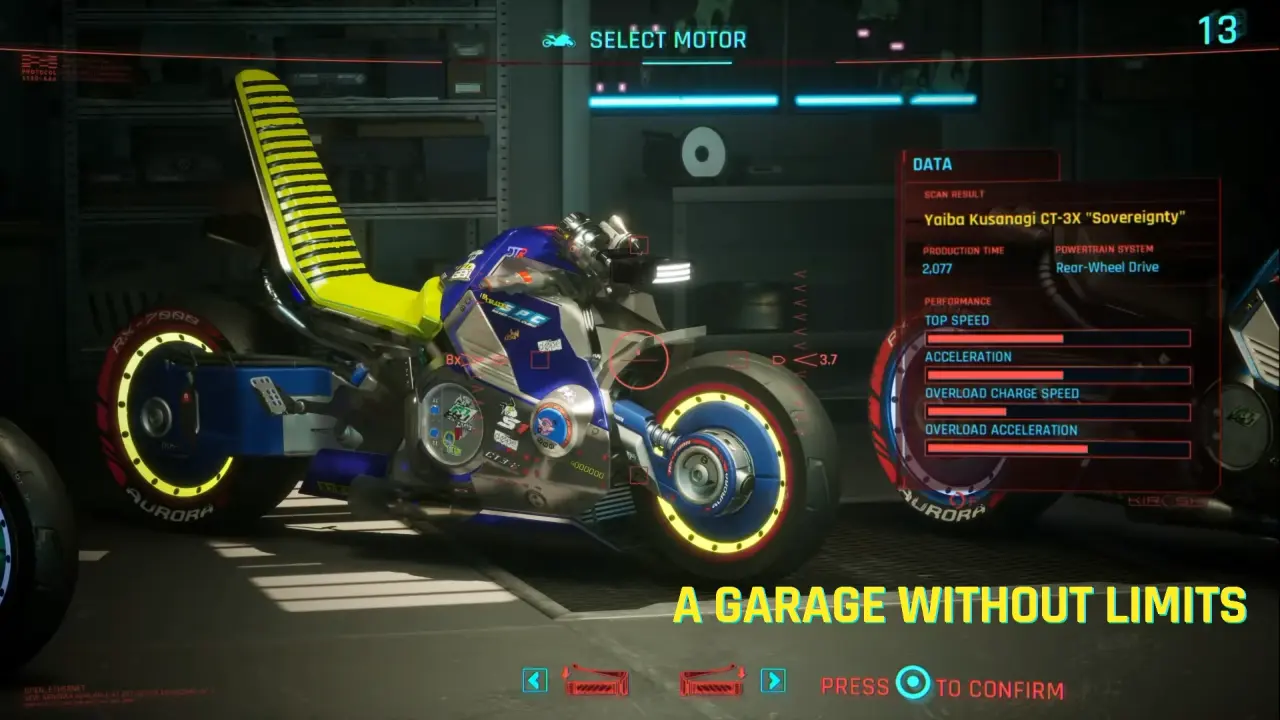Click the motorcycle icon beside Select Motor
The image size is (1280, 720).
tap(560, 38)
